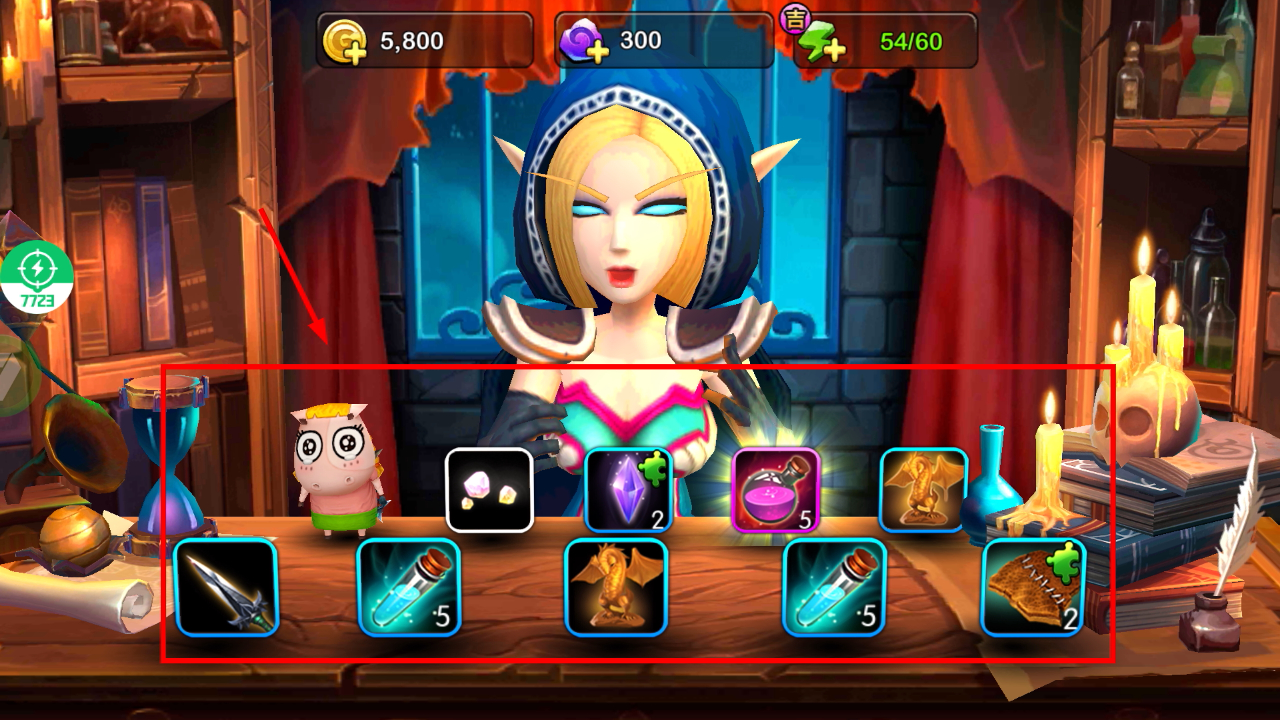Buy more purple gems
Screen dimensions: 1280x720
584,42
